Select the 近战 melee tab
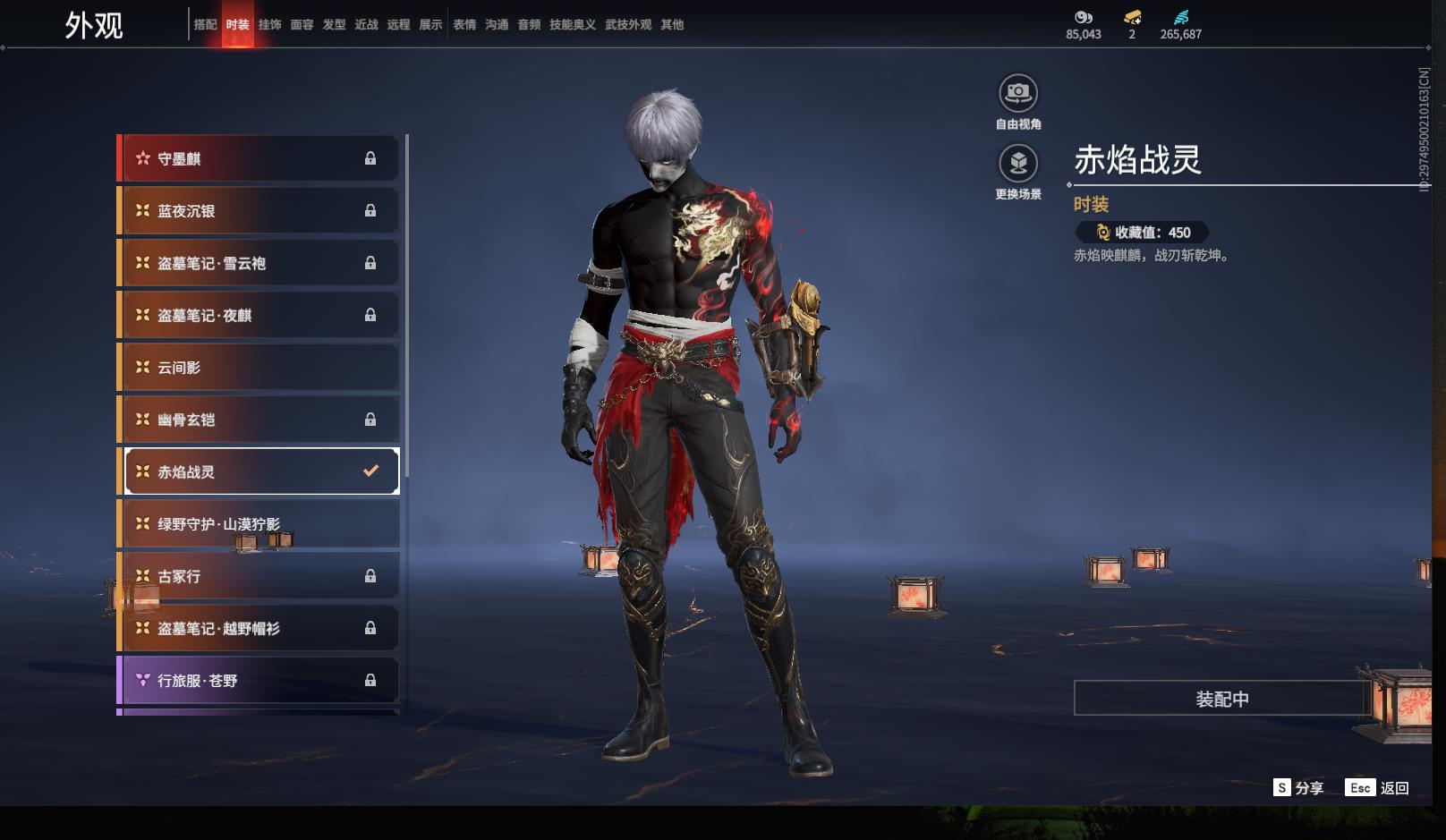Screen dimensions: 1446x840 (366, 25)
